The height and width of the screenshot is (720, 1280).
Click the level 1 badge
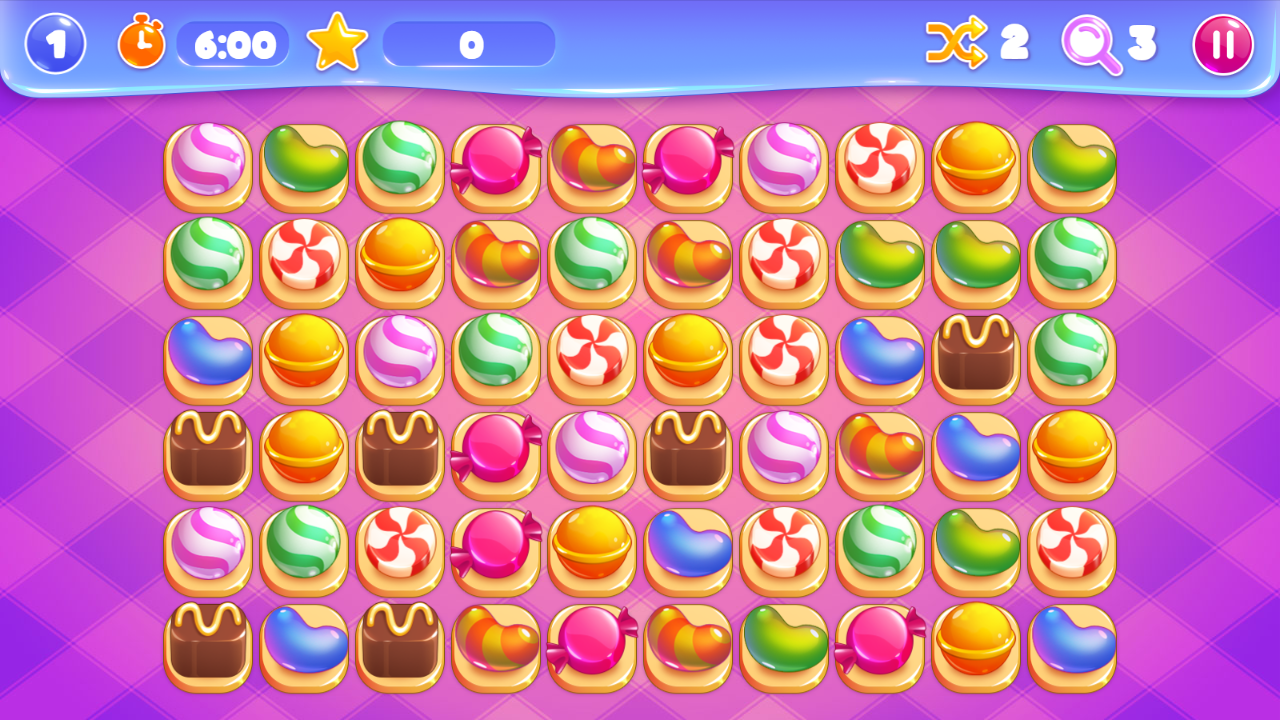55,44
